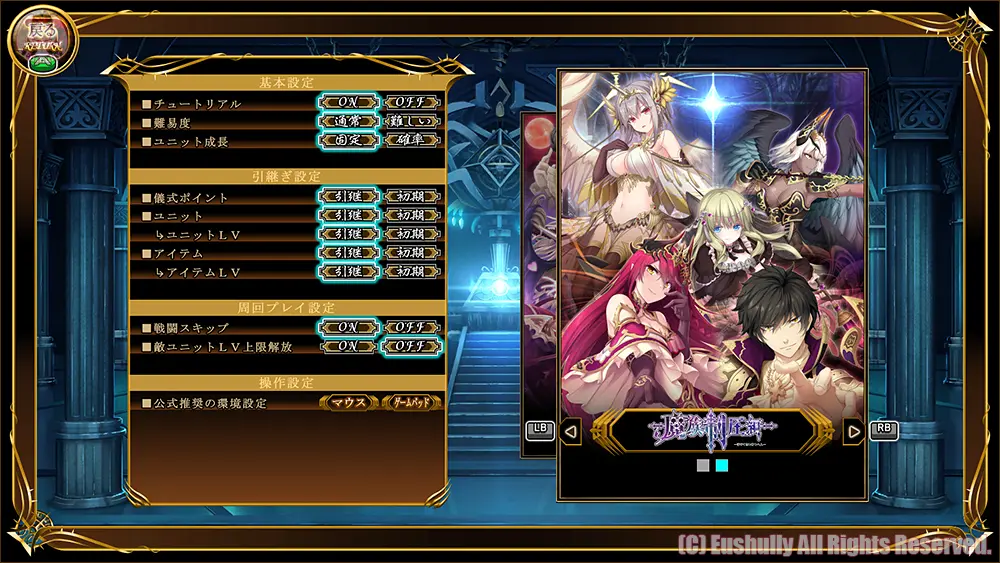Select the 難しい hard difficulty option

(x=411, y=122)
